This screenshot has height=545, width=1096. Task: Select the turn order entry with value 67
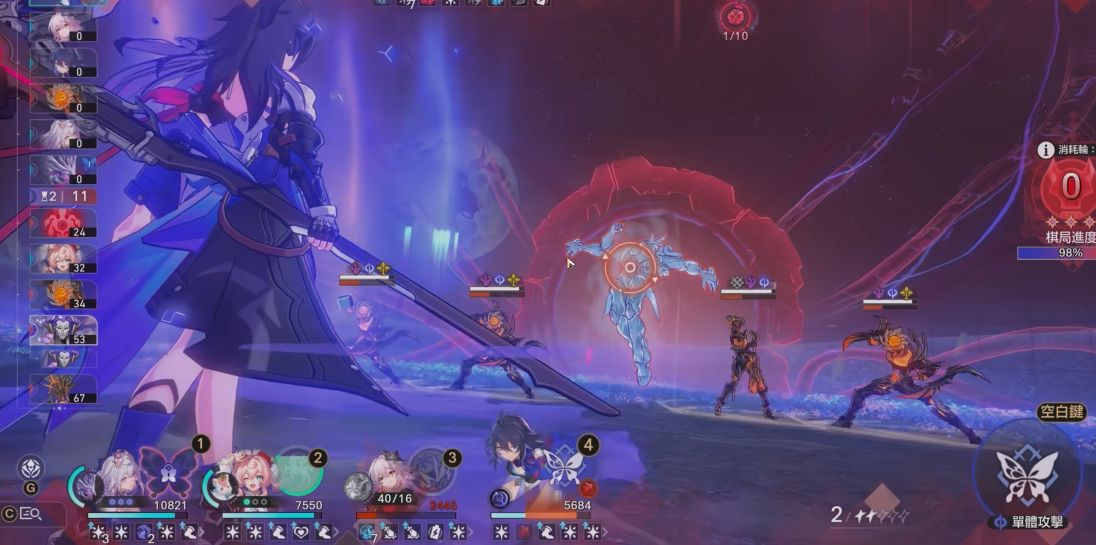pyautogui.click(x=64, y=388)
